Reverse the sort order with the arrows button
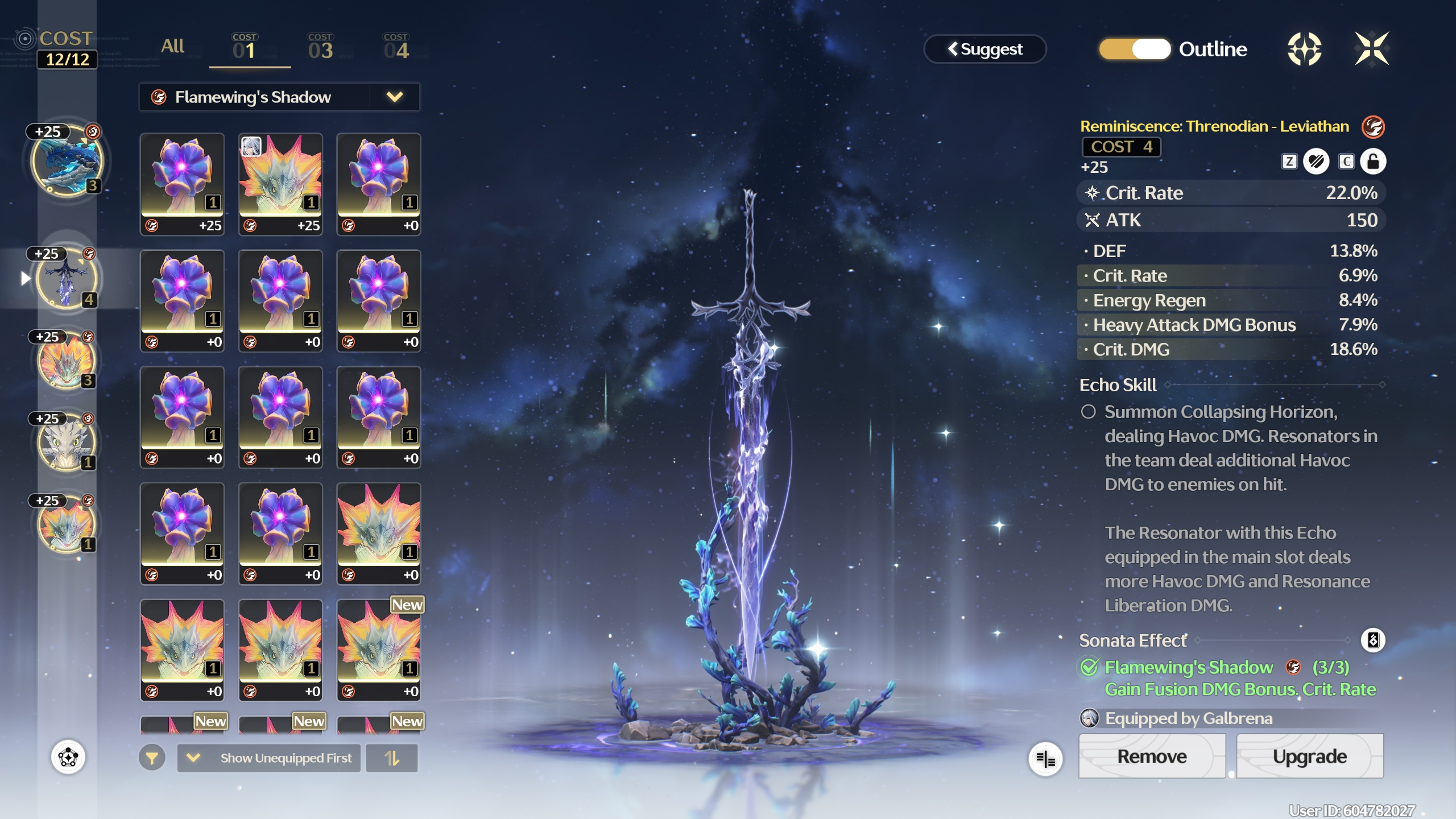The image size is (1456, 819). tap(392, 758)
